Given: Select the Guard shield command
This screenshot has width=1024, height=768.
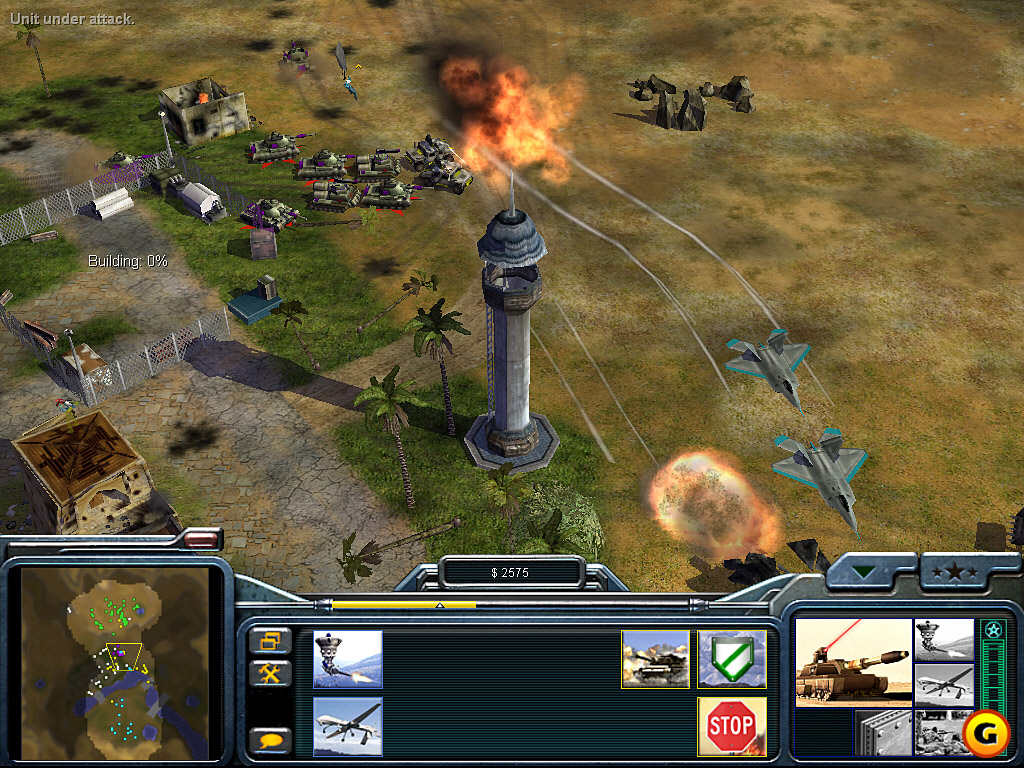Looking at the screenshot, I should [732, 659].
